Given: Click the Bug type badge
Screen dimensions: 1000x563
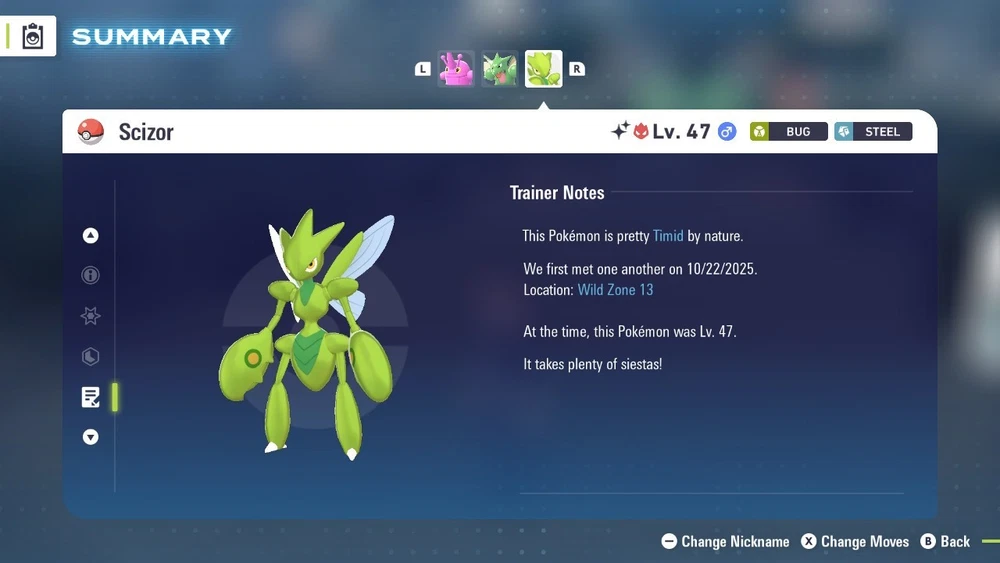Looking at the screenshot, I should point(789,132).
